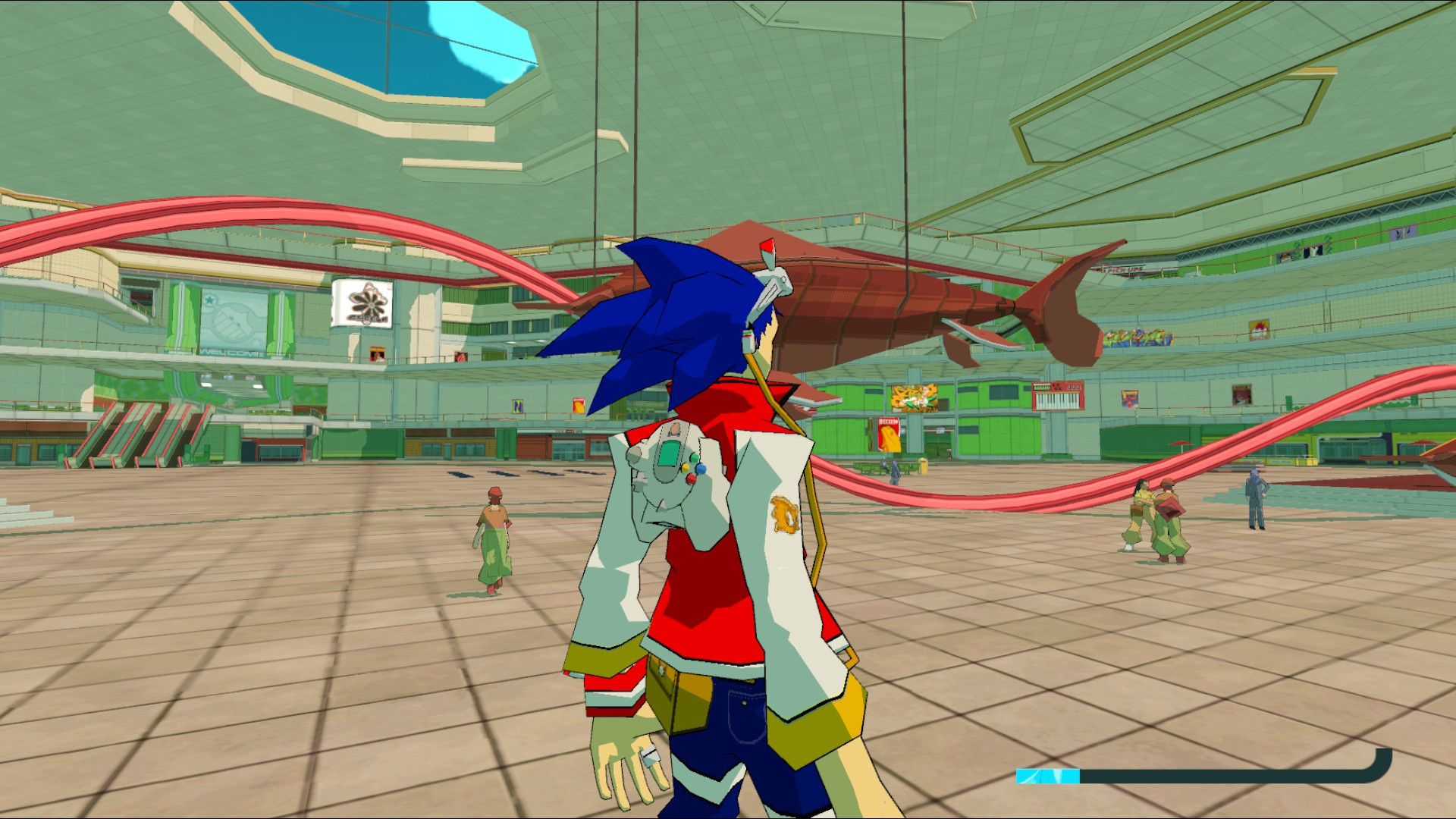1456x819 pixels.
Task: Click the NPC in the green dress
Action: 494,538
